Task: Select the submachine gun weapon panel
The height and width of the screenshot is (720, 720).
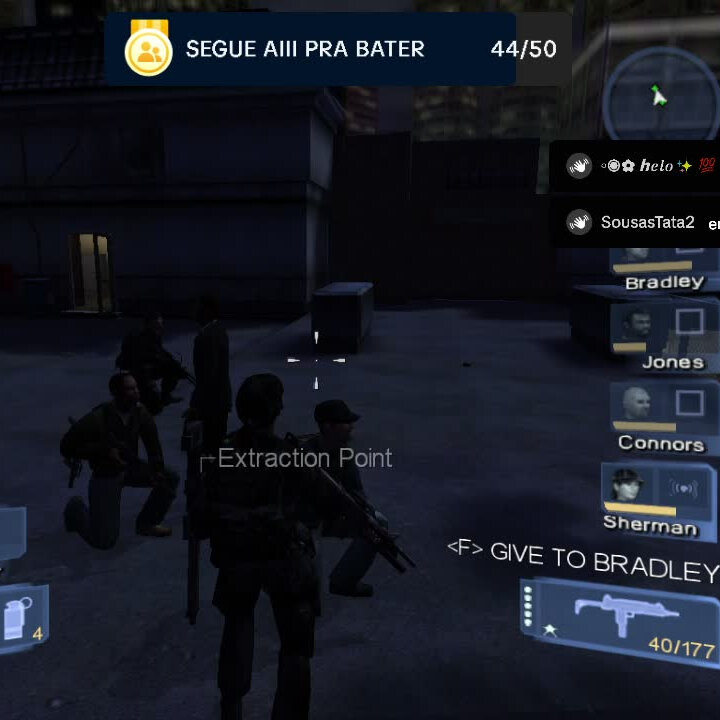Action: tap(620, 617)
